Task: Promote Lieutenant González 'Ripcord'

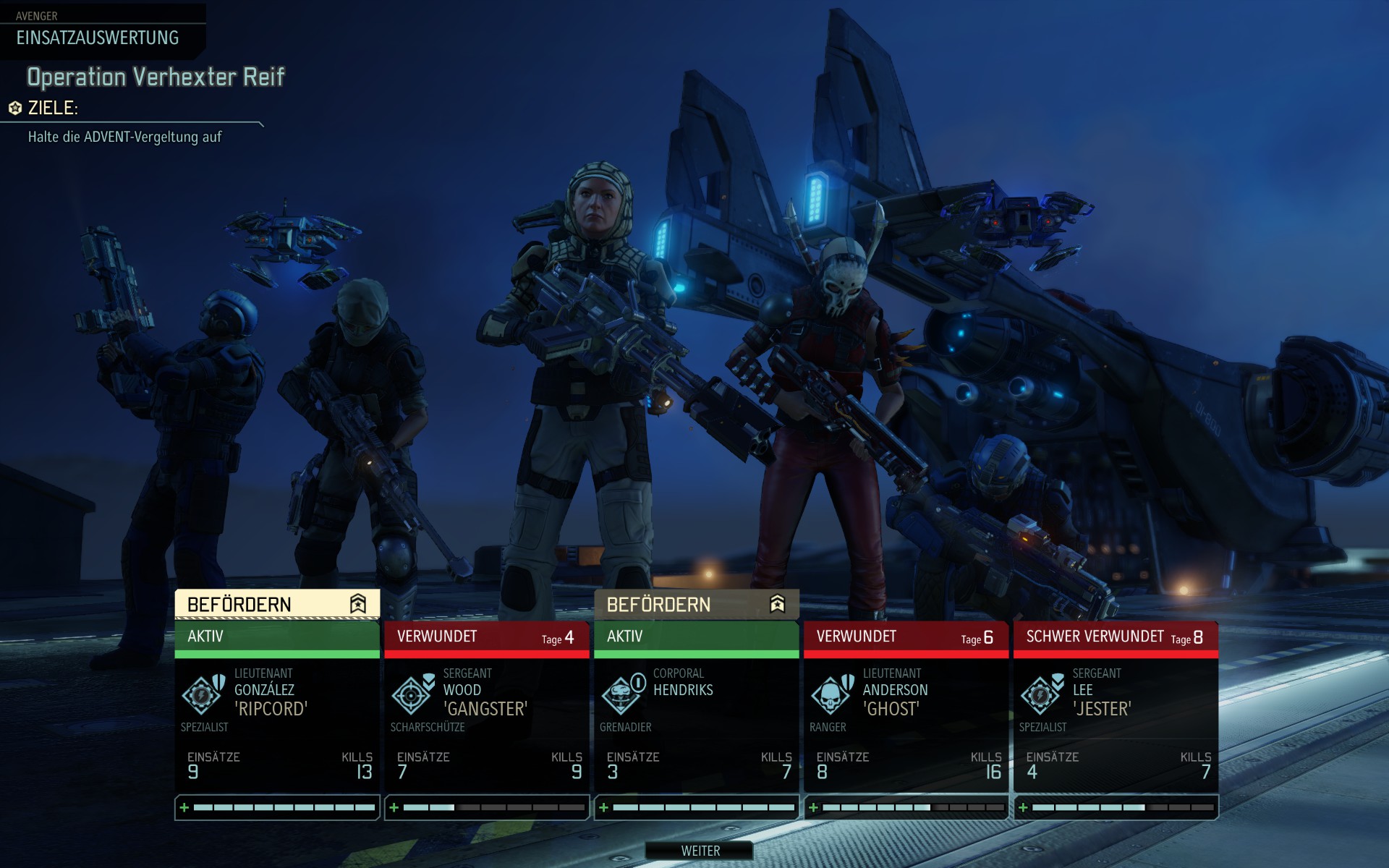Action: [276, 604]
